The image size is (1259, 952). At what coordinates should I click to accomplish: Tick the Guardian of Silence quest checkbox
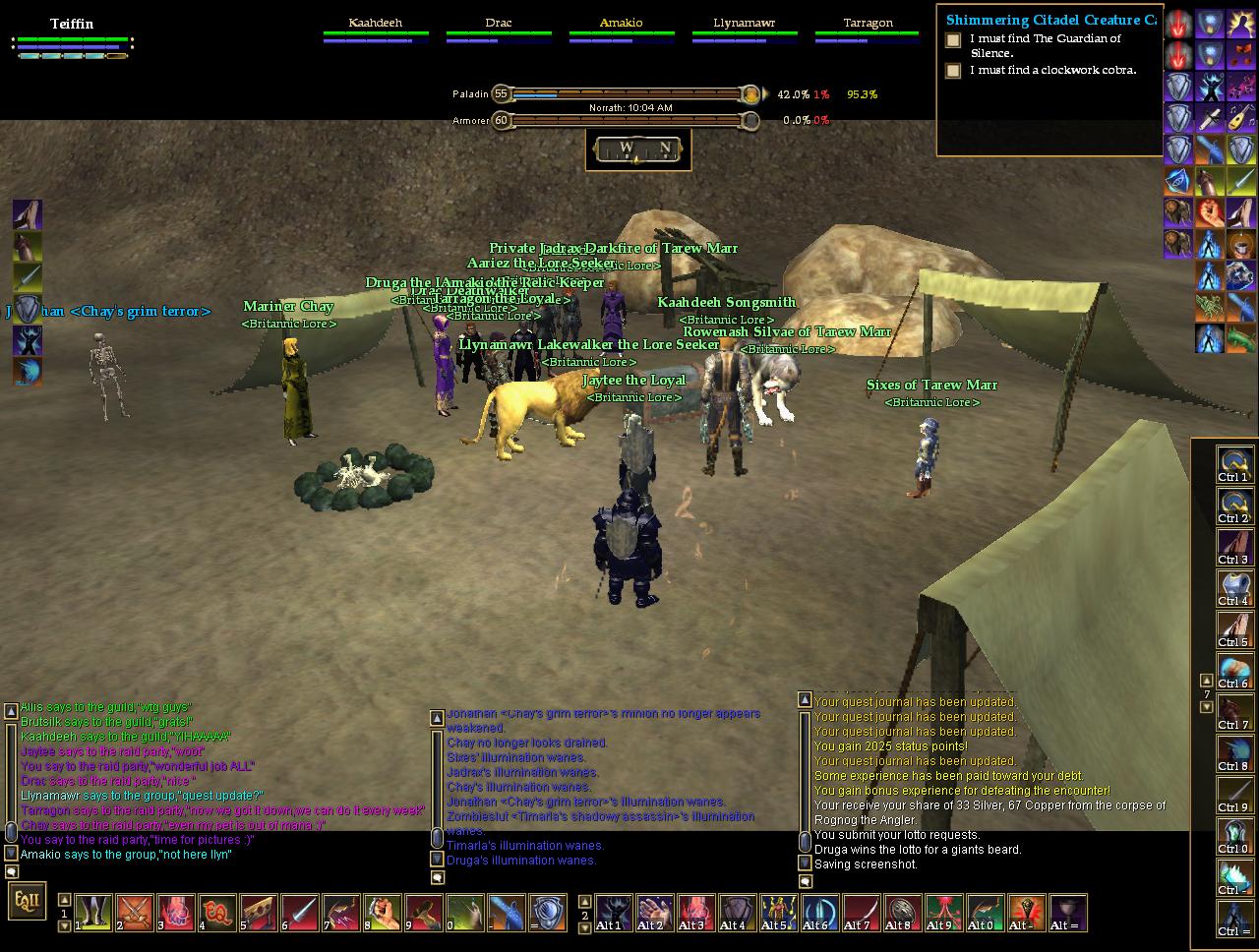coord(953,40)
